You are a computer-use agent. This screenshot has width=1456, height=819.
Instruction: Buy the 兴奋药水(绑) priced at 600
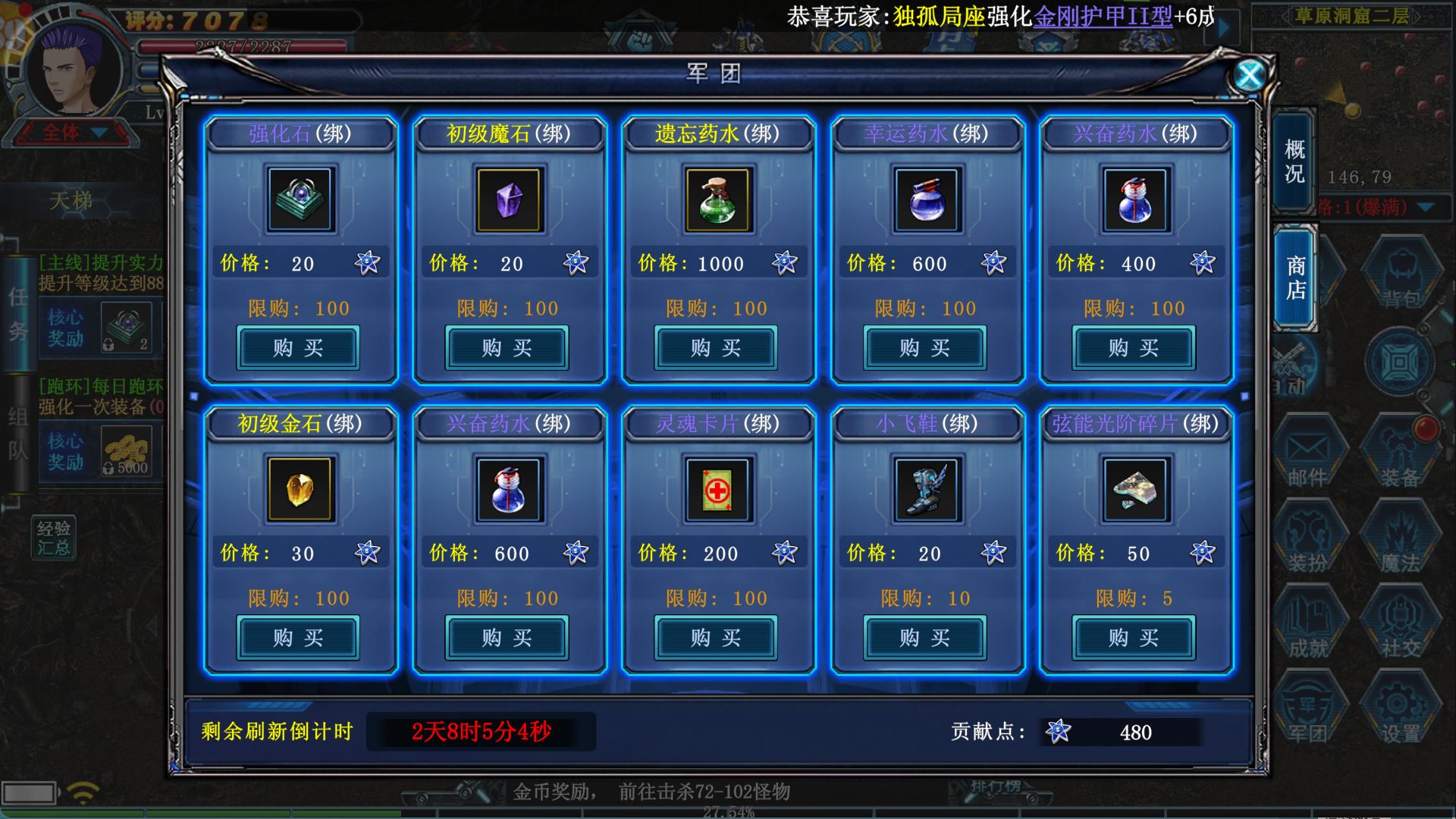507,638
